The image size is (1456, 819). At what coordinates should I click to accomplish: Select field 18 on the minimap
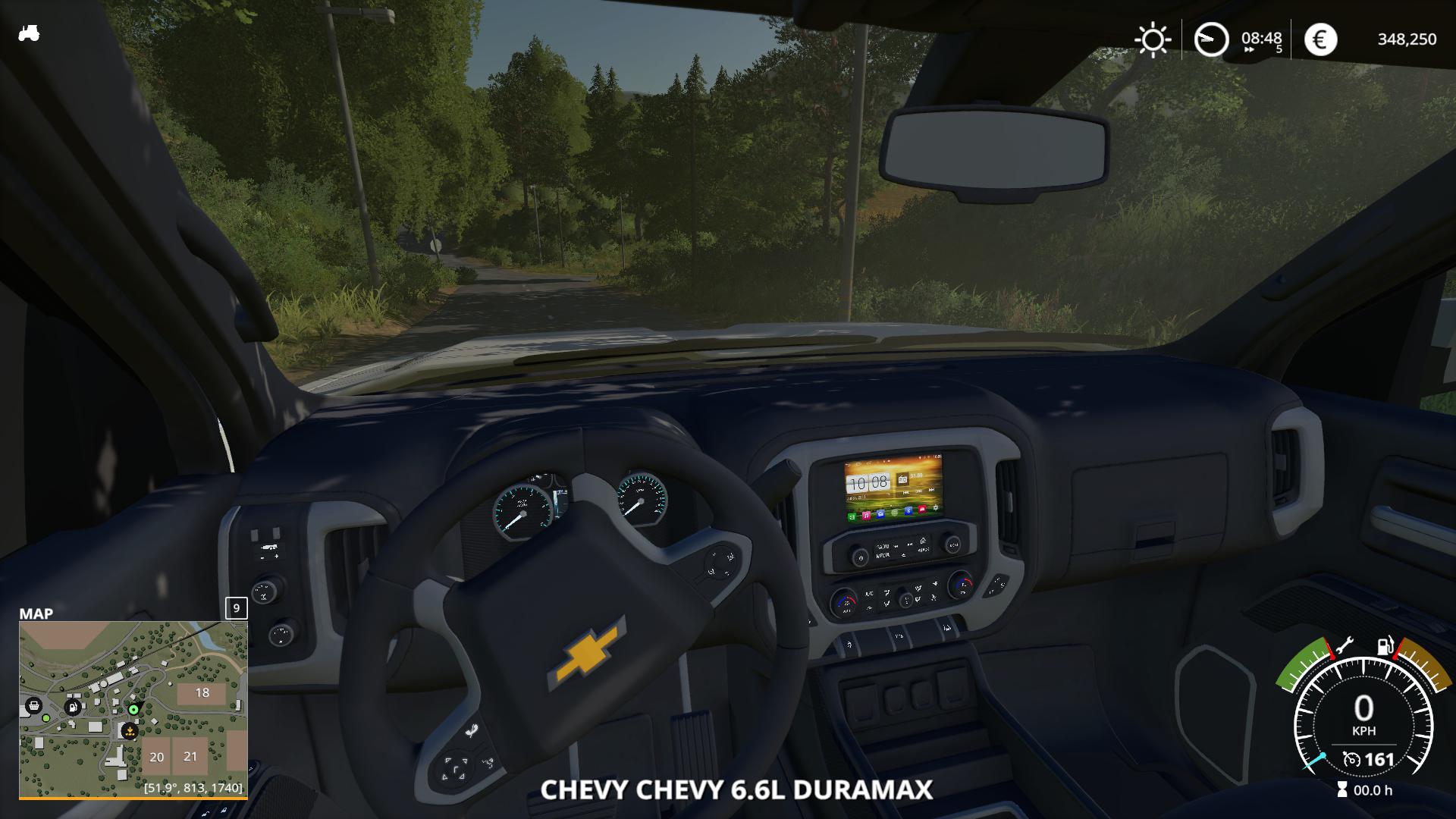coord(202,693)
